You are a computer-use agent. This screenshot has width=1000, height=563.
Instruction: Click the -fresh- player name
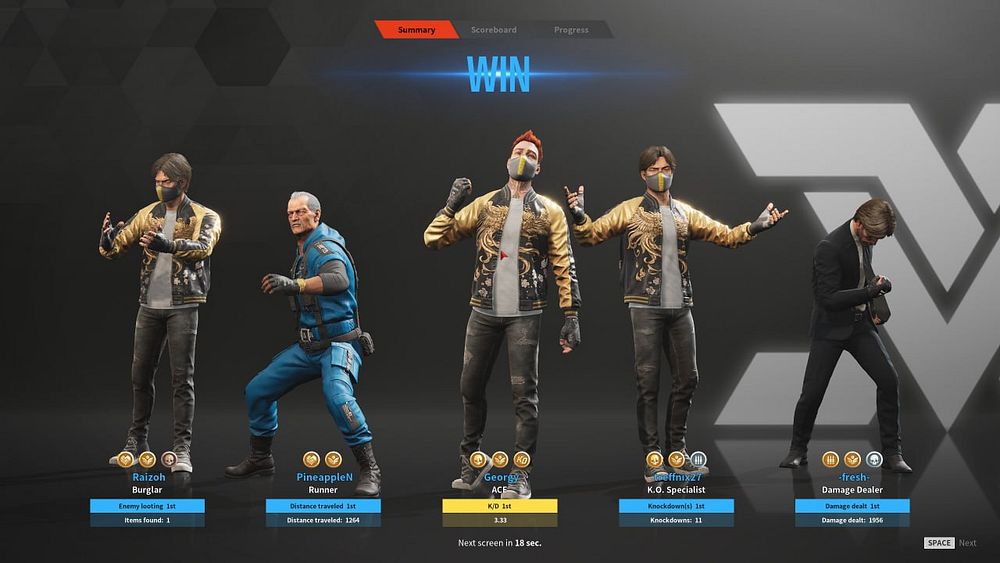pos(852,477)
